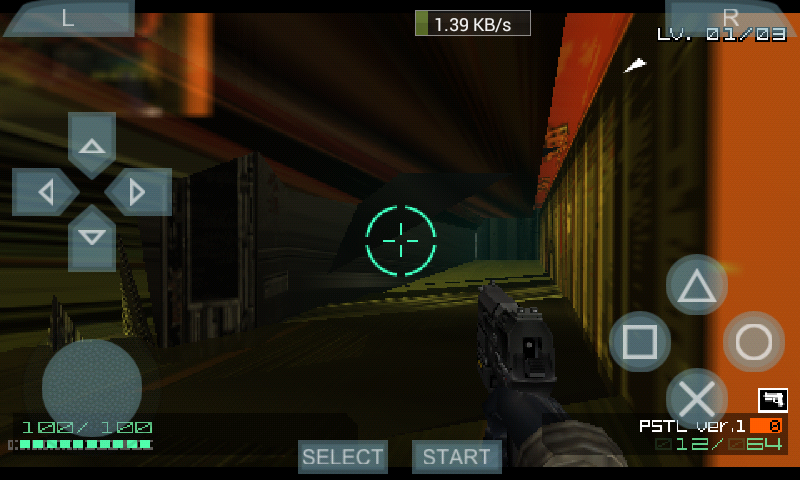The image size is (800, 480).
Task: Tap the on-screen circle button
Action: click(753, 342)
